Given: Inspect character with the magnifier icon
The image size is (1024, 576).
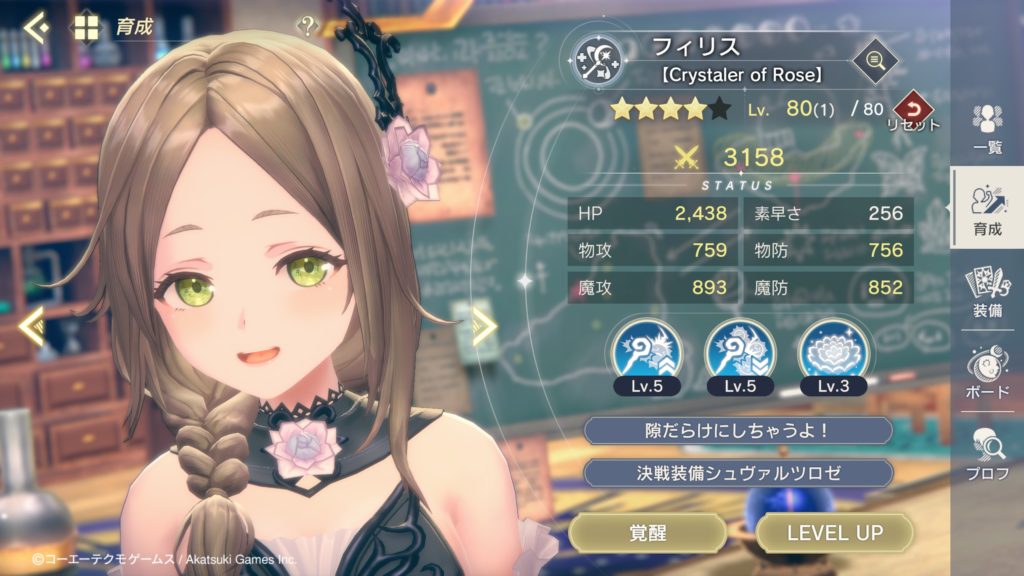Looking at the screenshot, I should coord(874,62).
